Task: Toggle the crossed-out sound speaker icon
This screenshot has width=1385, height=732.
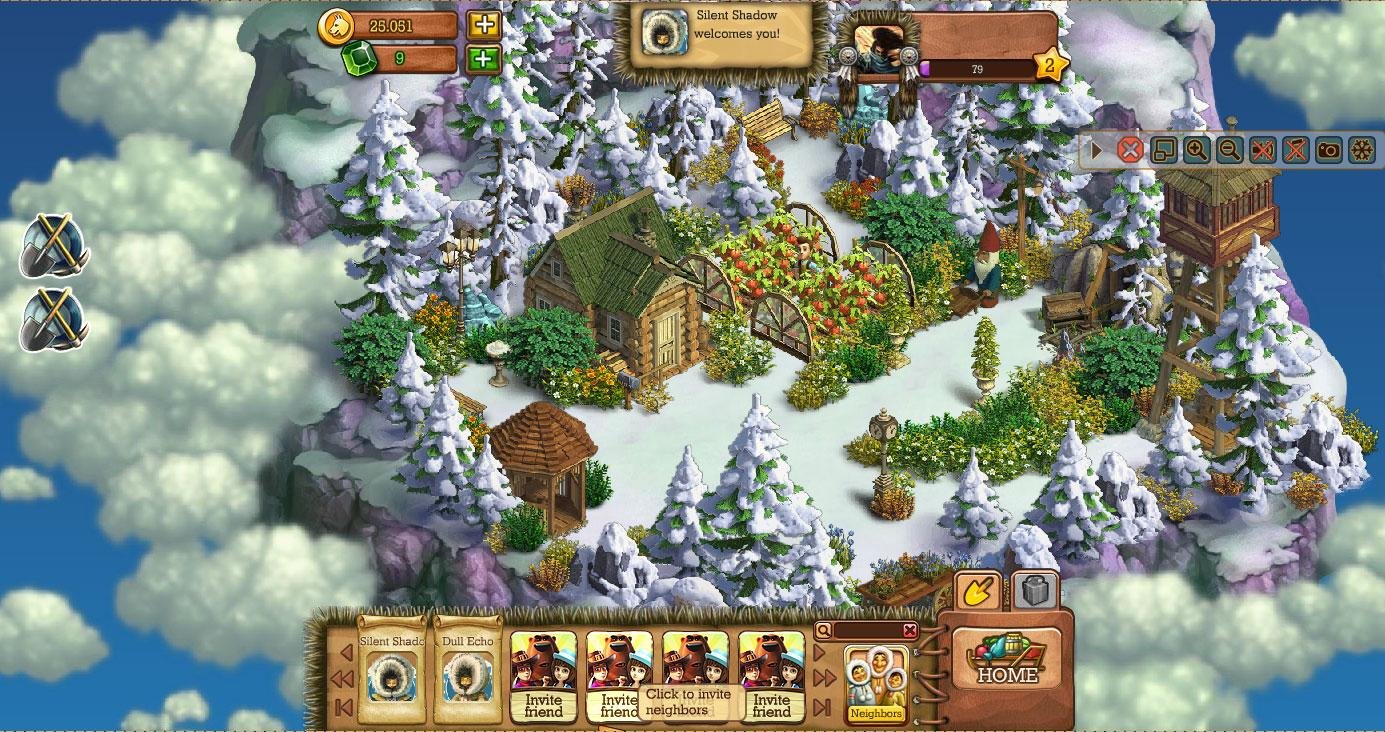Action: tap(1262, 150)
